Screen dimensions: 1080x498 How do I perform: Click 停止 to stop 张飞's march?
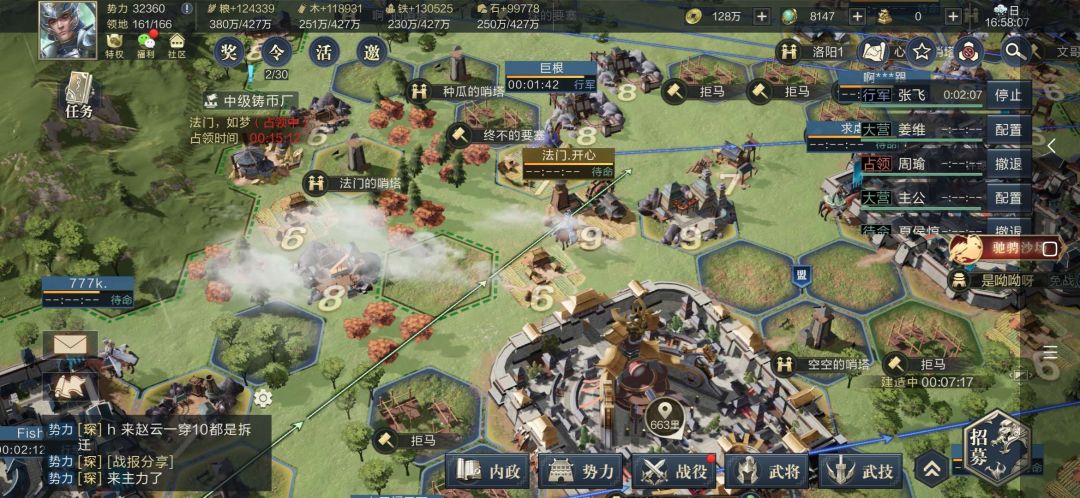pos(1007,96)
